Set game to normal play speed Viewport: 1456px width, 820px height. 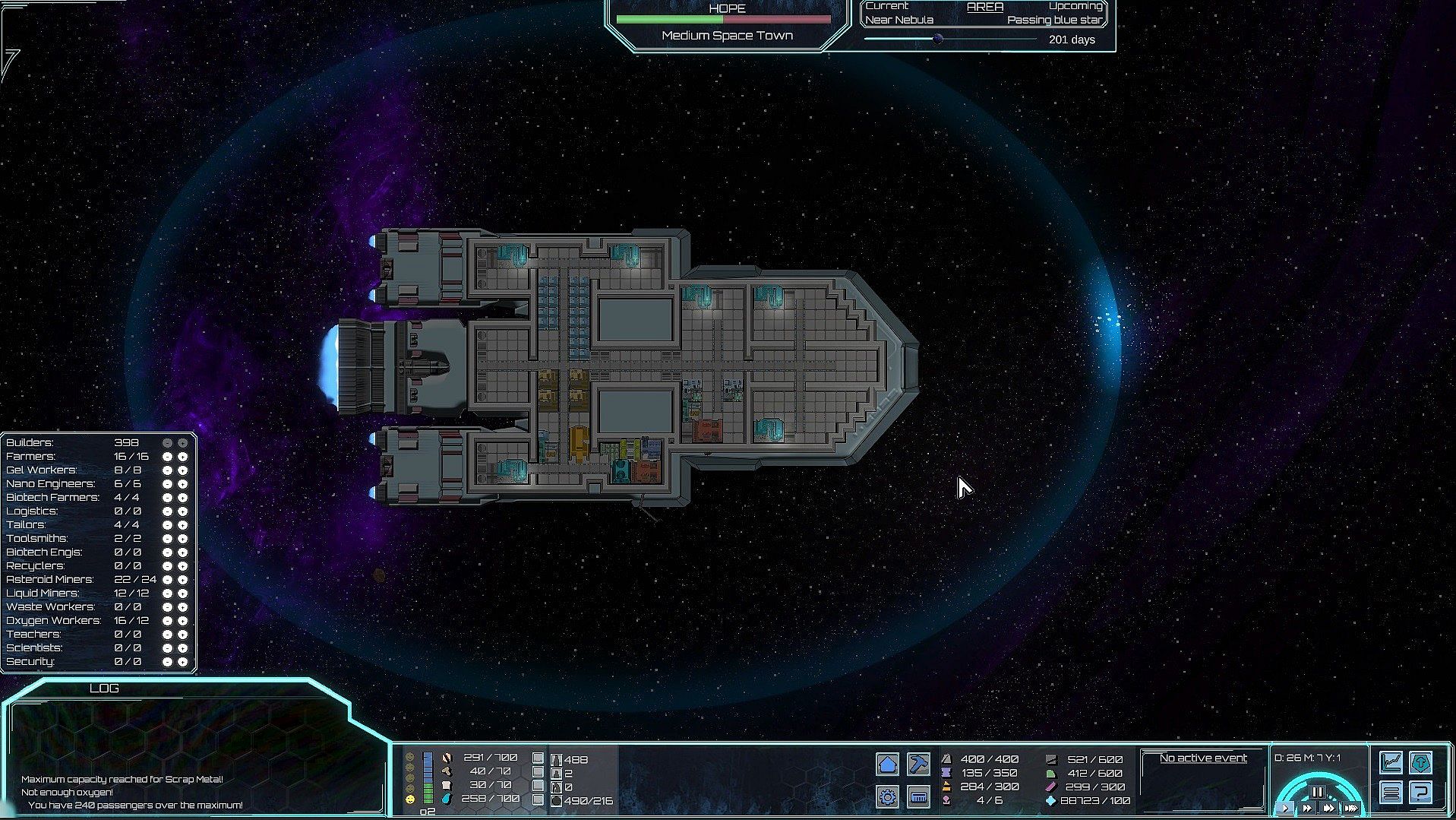tap(1285, 809)
